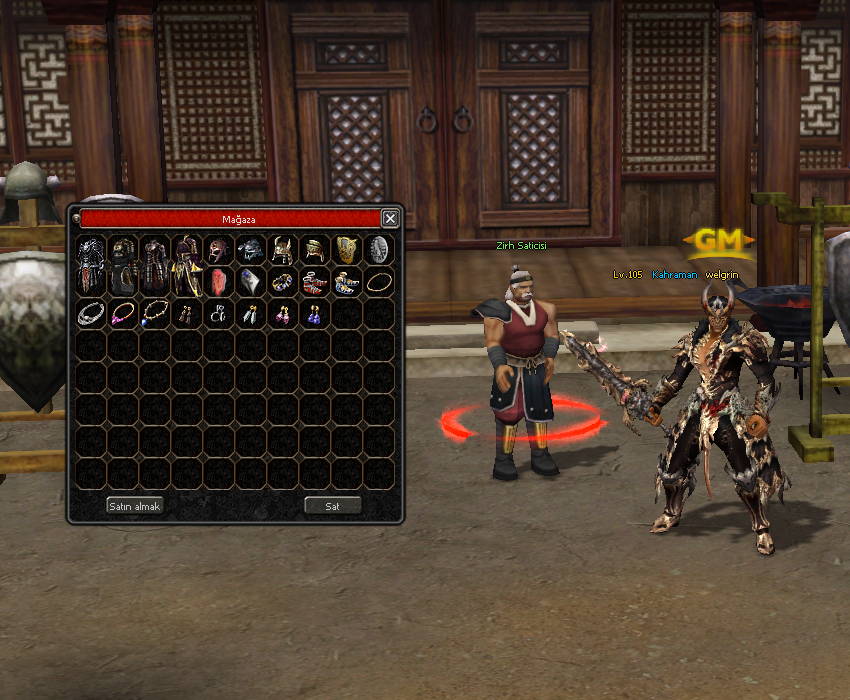Click the Satın almak buy button
Screen dimensions: 850x700
pyautogui.click(x=135, y=506)
